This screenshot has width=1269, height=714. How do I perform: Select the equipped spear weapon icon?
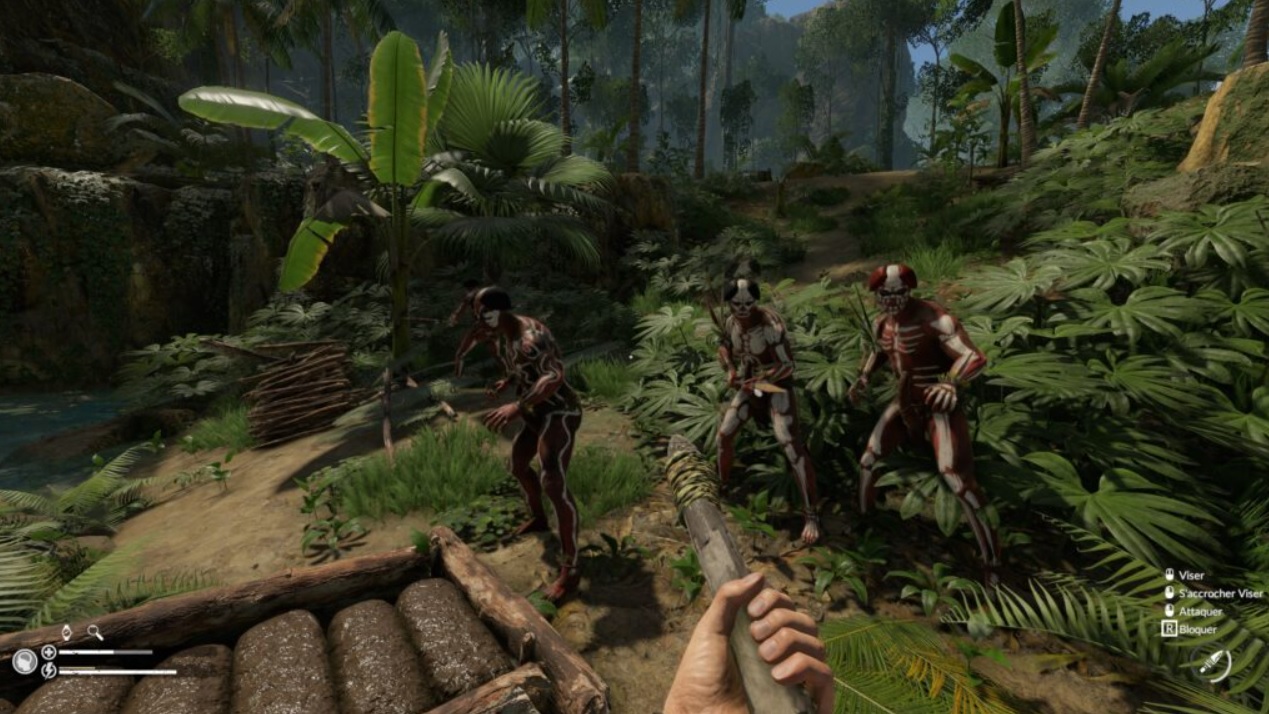click(1214, 664)
